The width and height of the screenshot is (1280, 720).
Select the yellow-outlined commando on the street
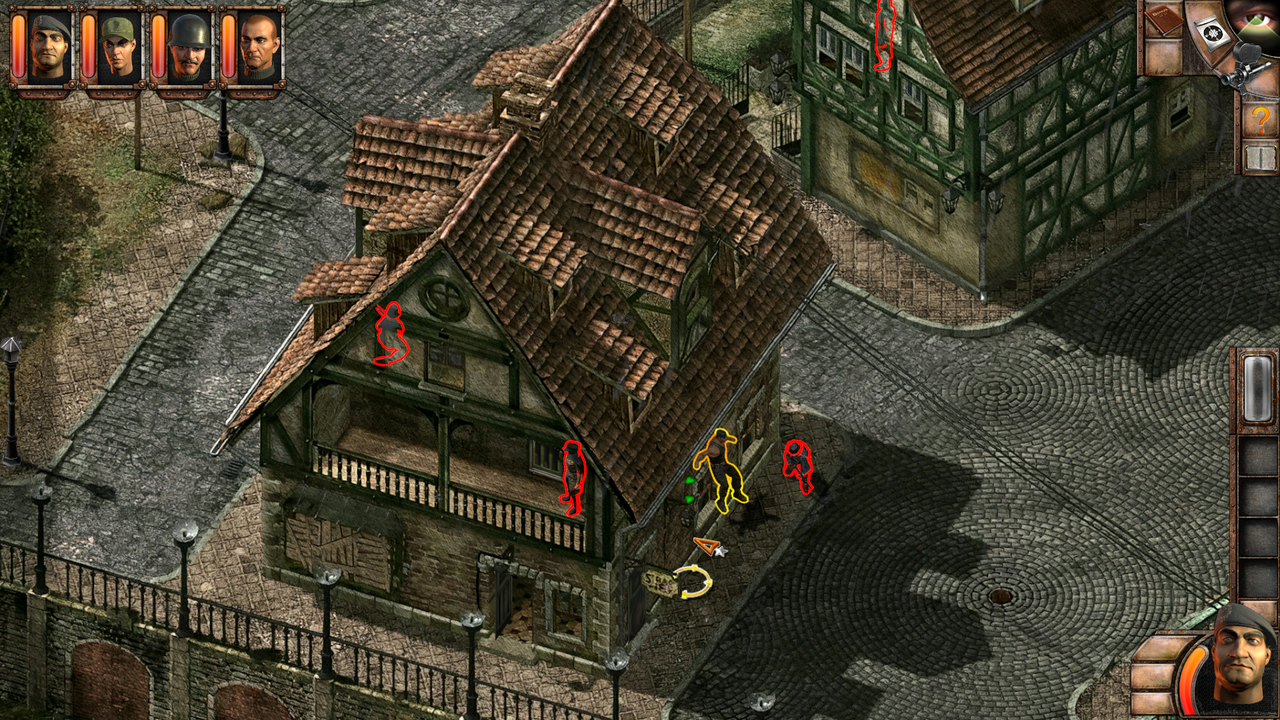pos(722,470)
